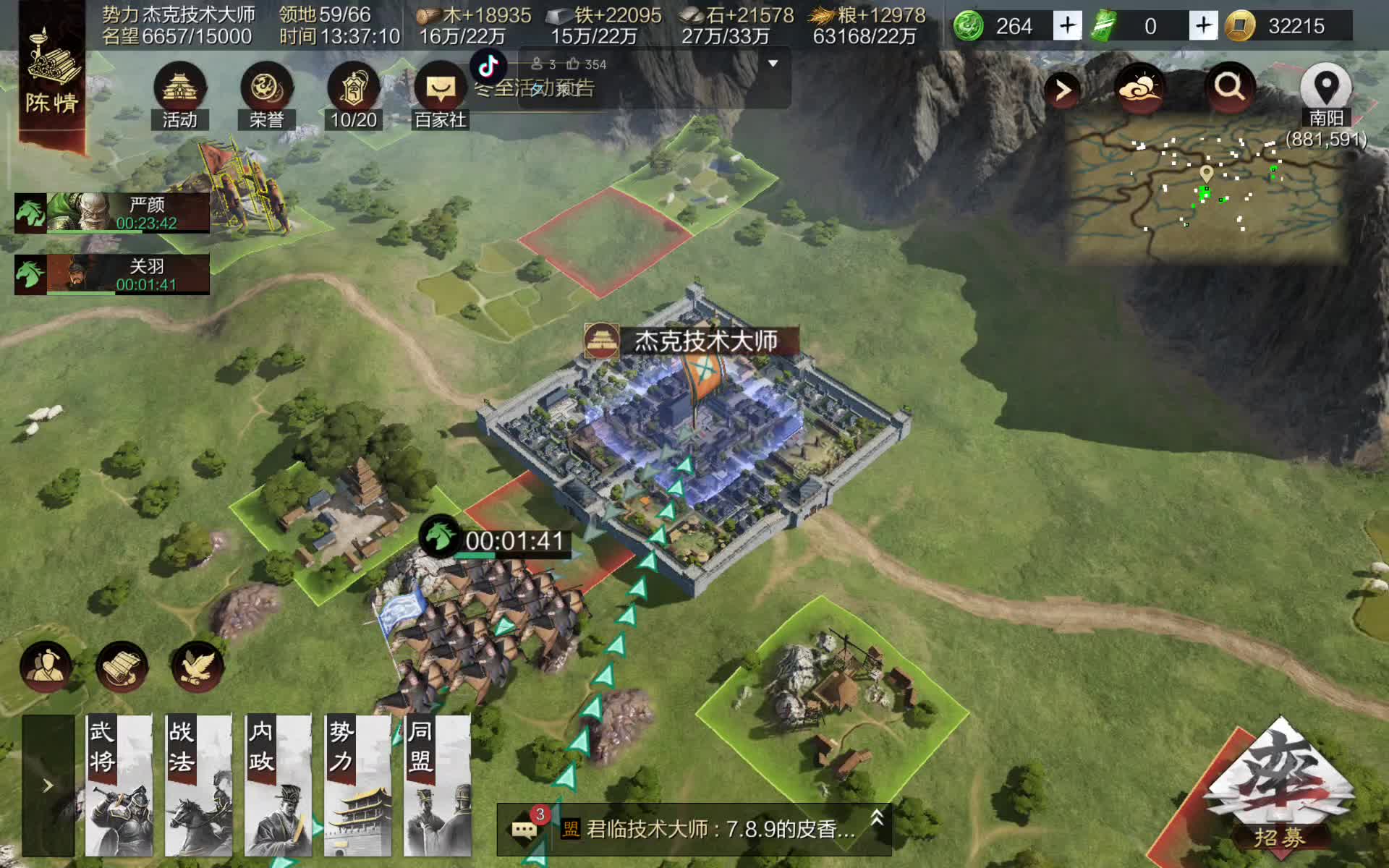1389x868 pixels.
Task: Open the 10/20 task icon
Action: [x=353, y=94]
